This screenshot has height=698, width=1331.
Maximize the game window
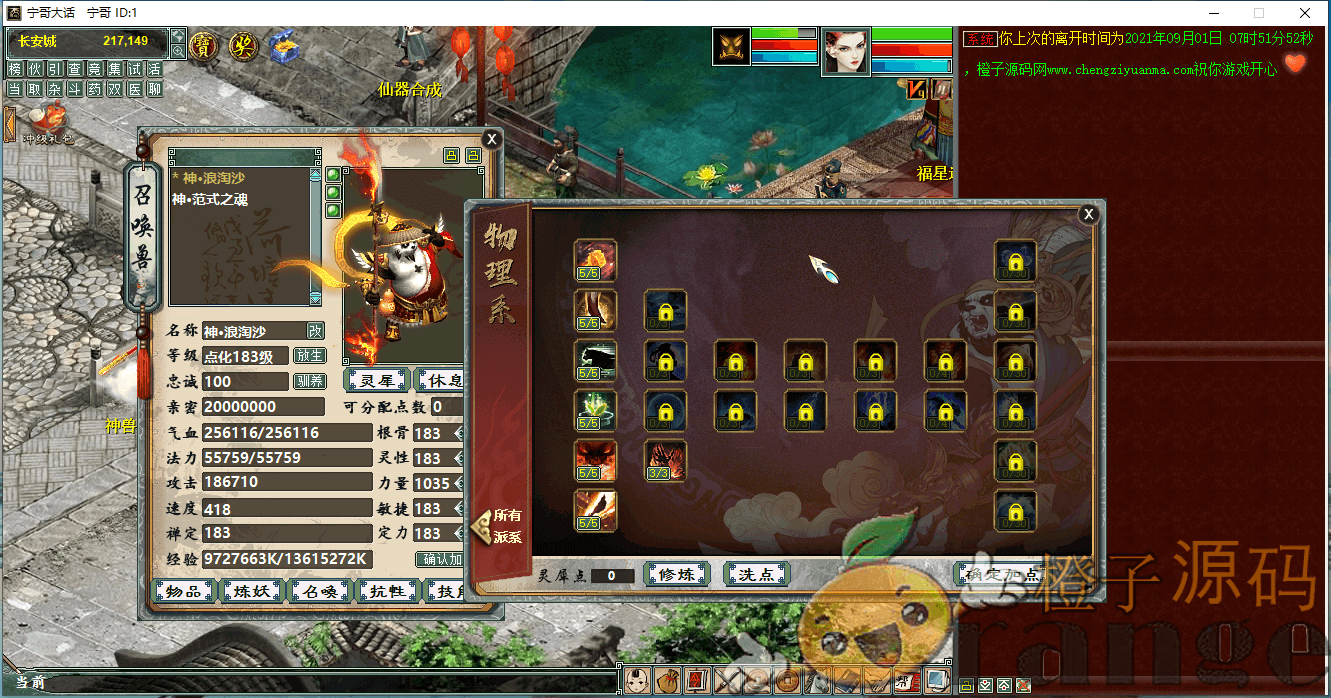point(1258,13)
